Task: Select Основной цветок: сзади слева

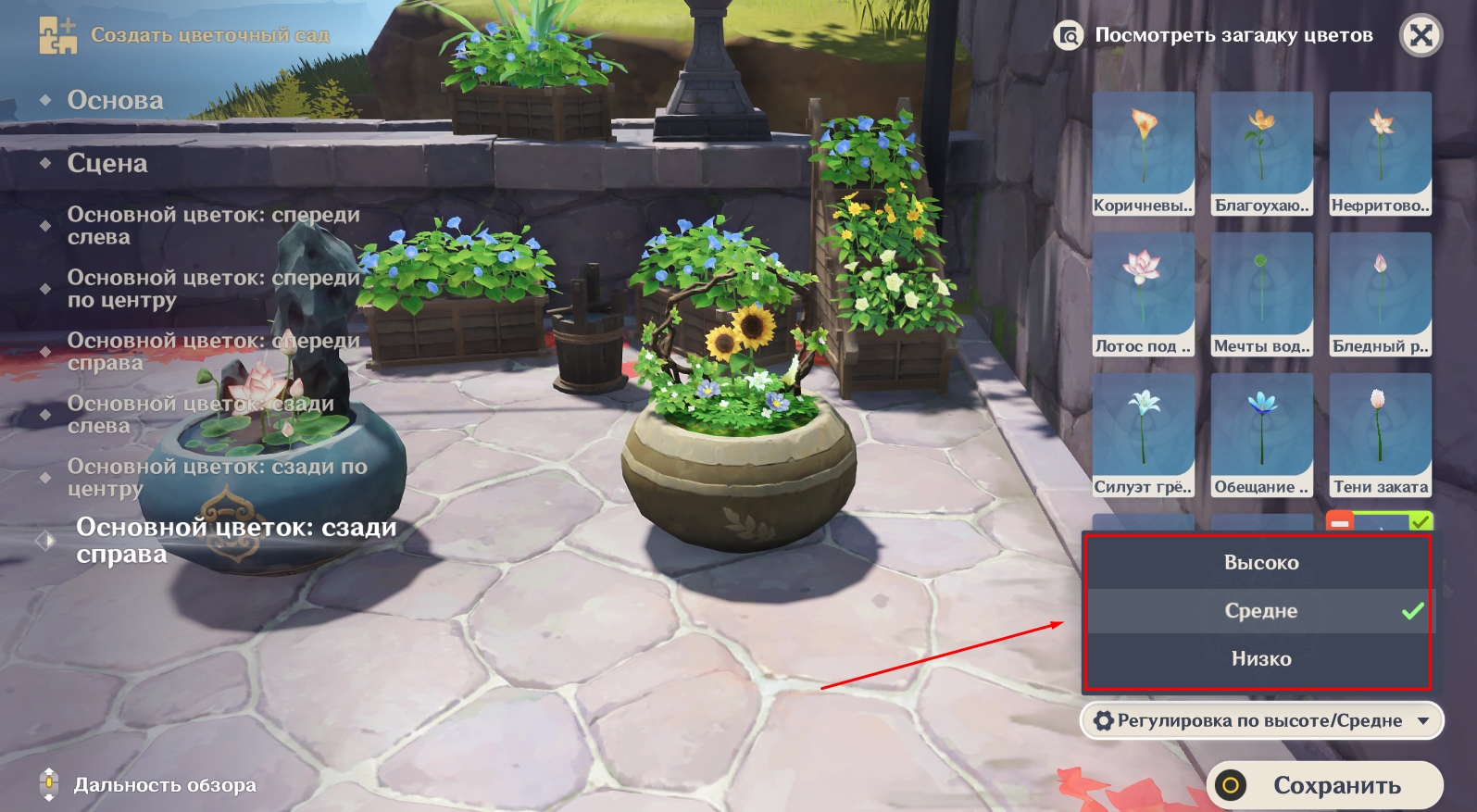Action: [x=200, y=415]
